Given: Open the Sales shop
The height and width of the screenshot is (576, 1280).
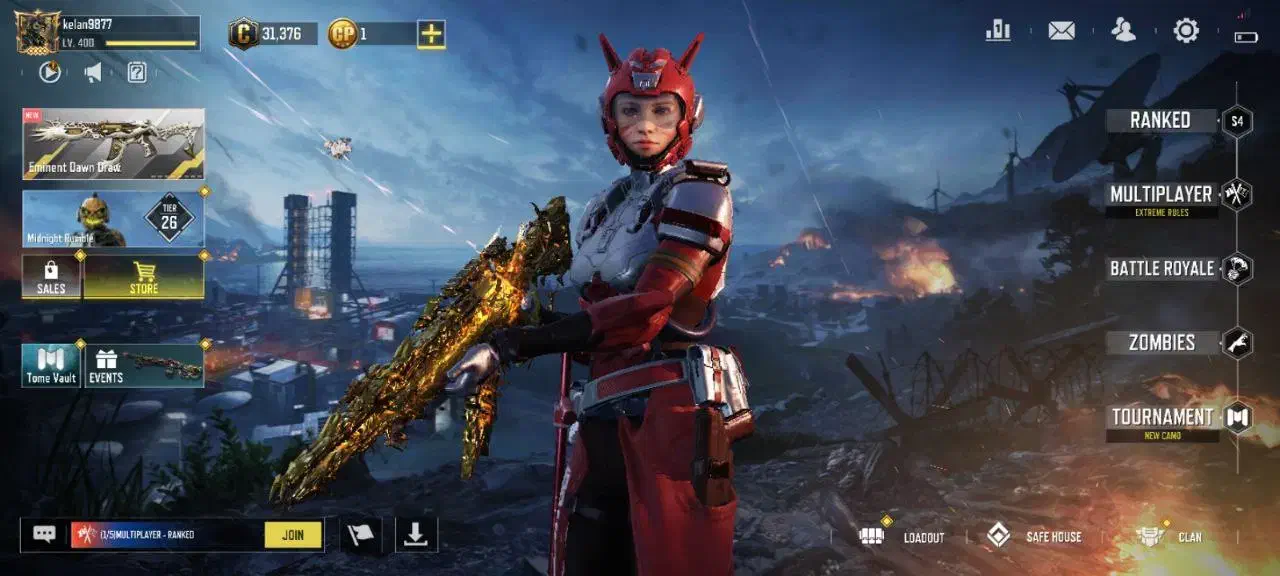Looking at the screenshot, I should click(51, 277).
